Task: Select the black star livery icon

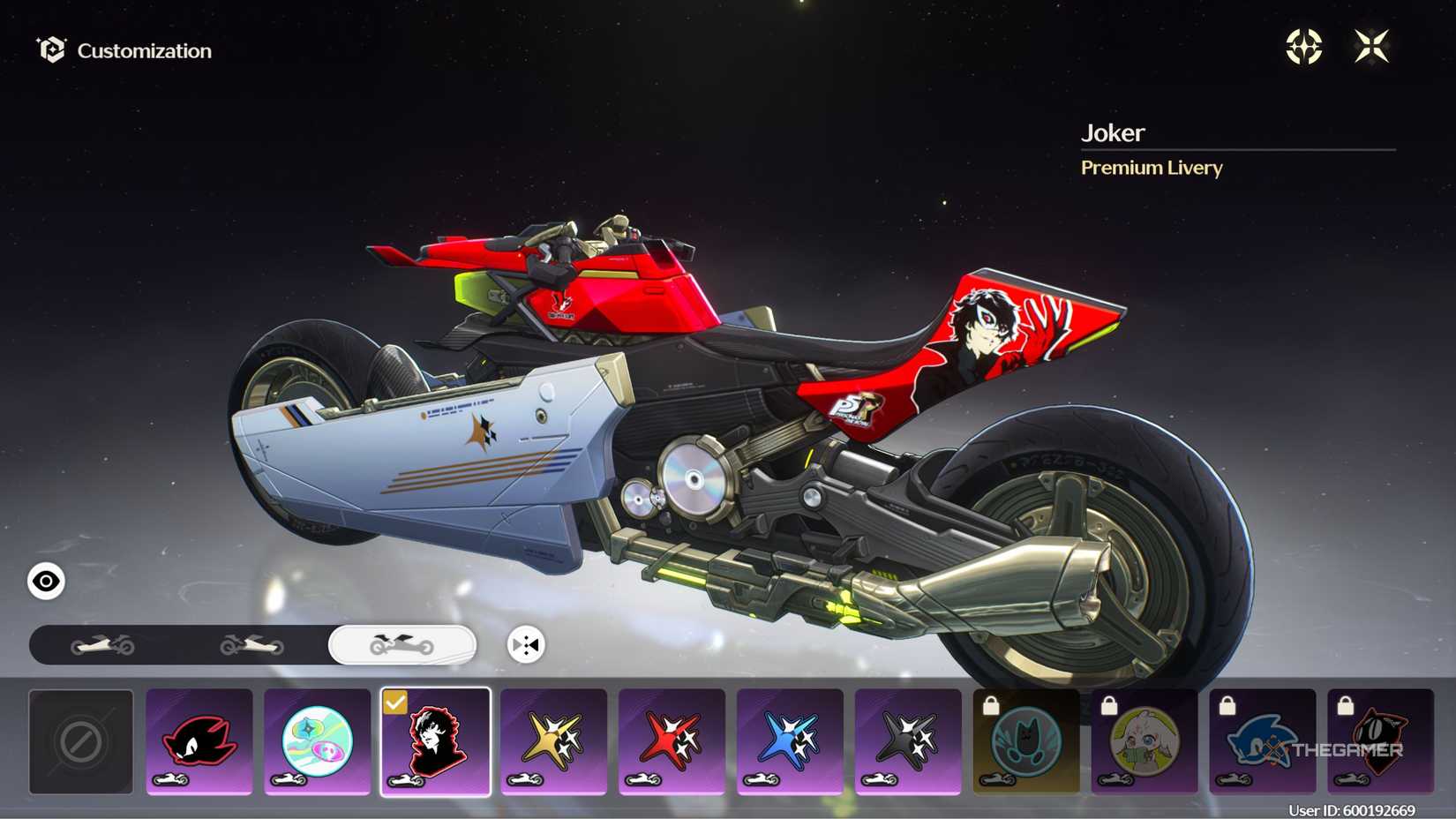Action: point(908,740)
